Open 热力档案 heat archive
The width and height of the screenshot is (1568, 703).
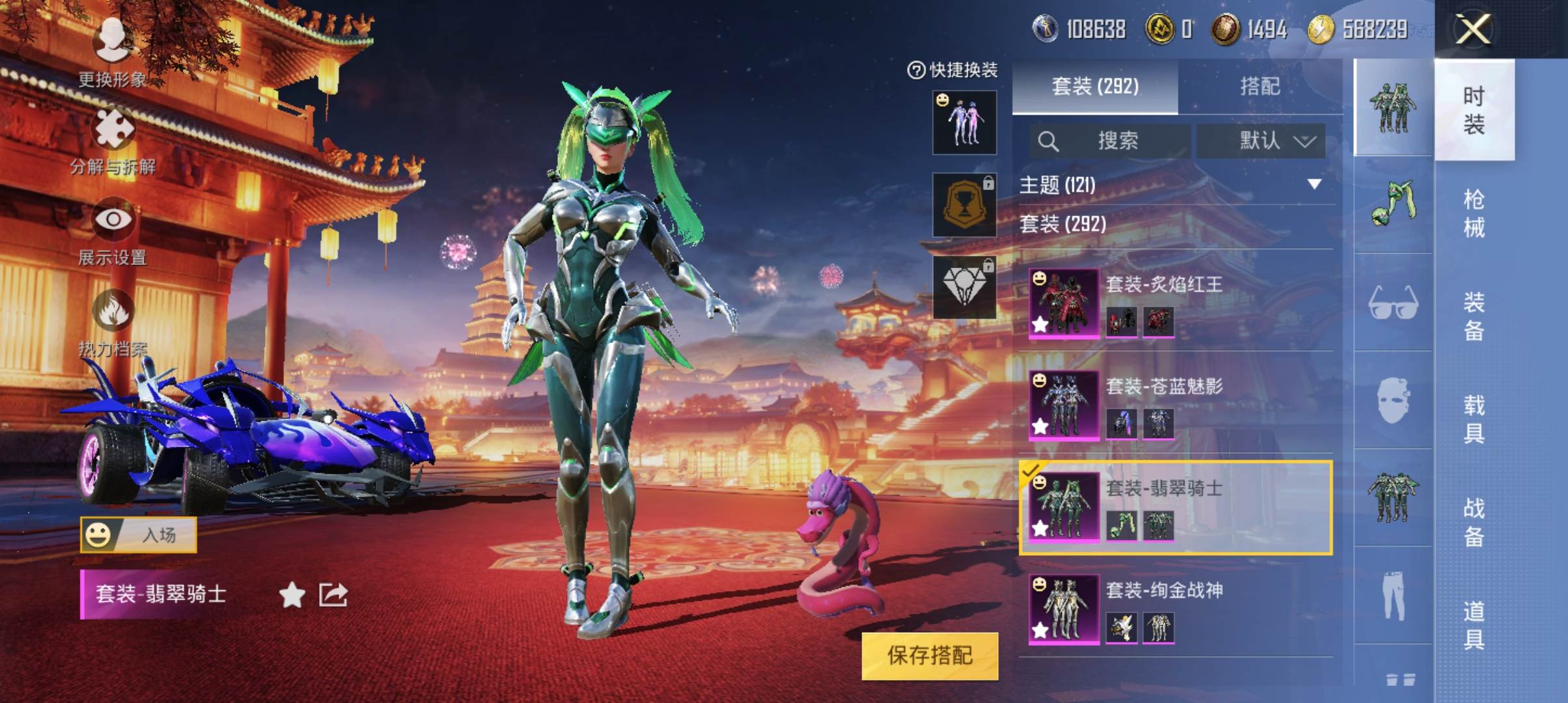click(x=113, y=320)
